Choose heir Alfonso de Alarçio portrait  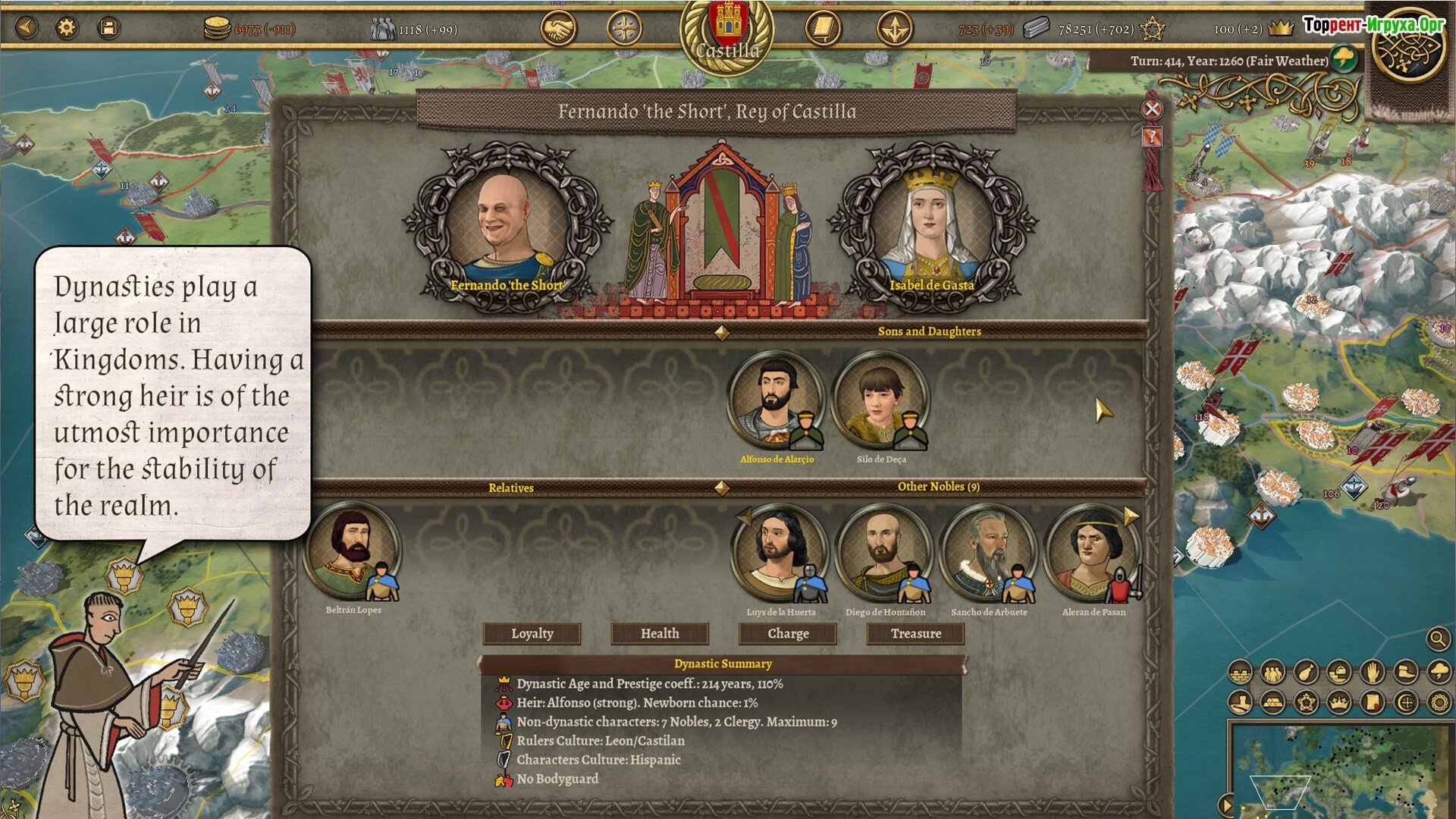pyautogui.click(x=775, y=400)
